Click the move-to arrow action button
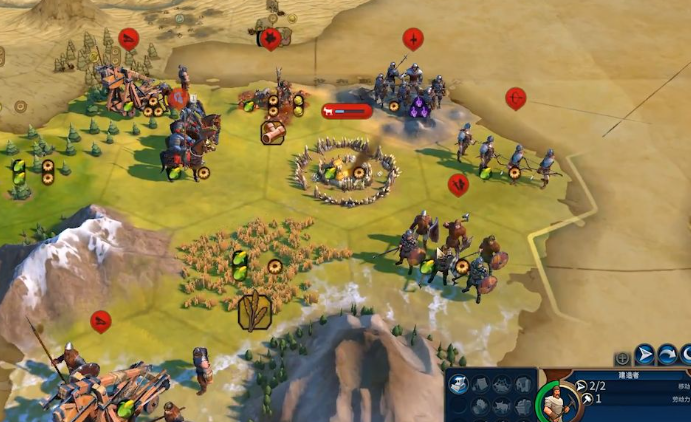This screenshot has width=691, height=422. coord(645,354)
